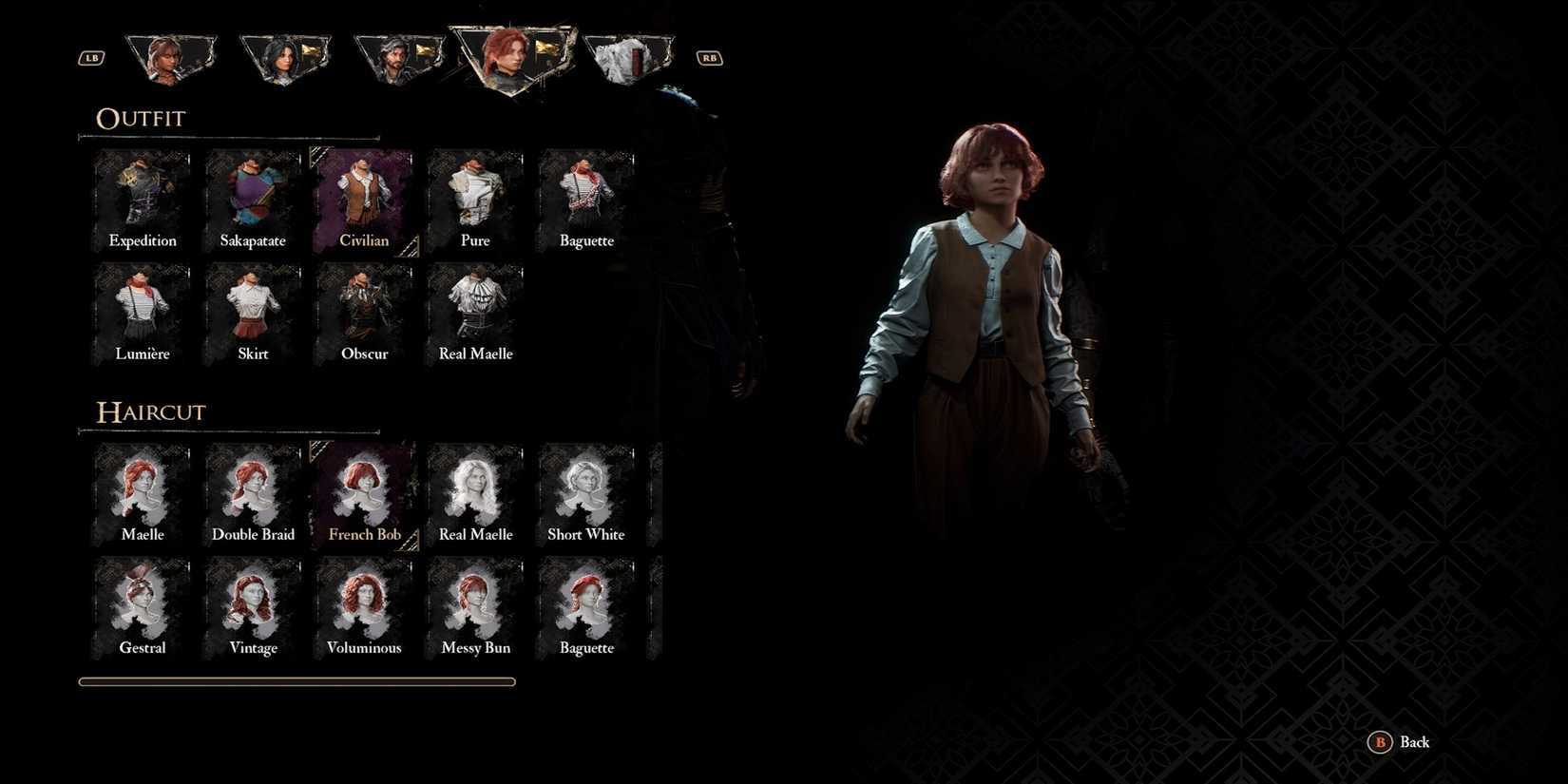
Task: Apply the Maelle haircut
Action: 142,489
